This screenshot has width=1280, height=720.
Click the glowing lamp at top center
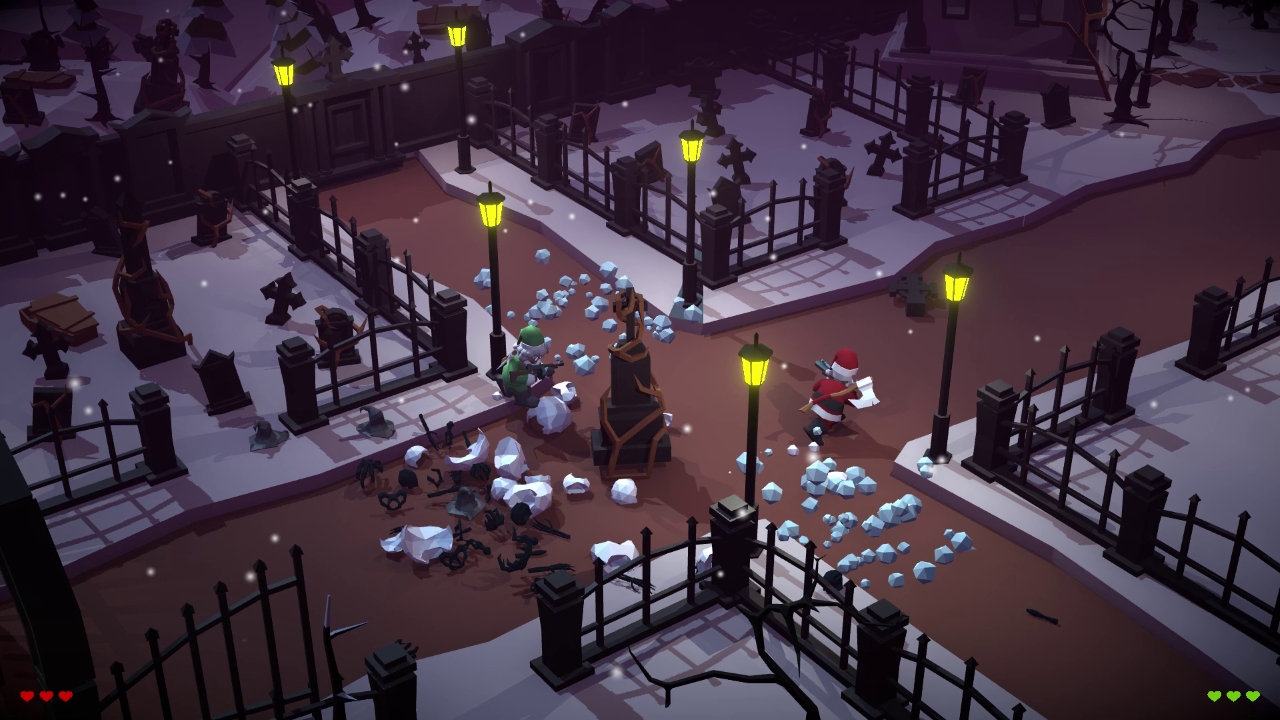pyautogui.click(x=690, y=150)
